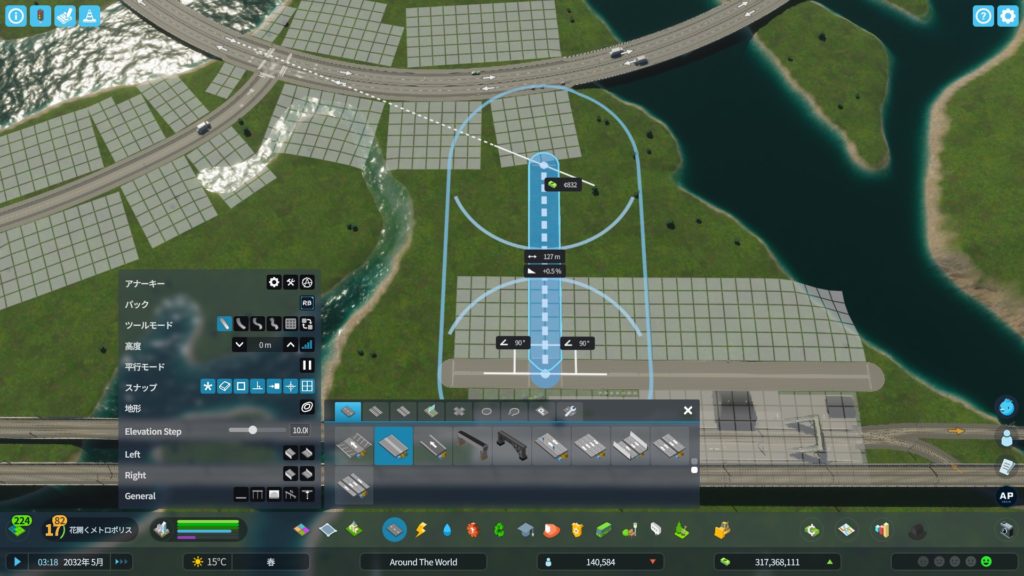This screenshot has width=1024, height=576.
Task: Toggle the parallel mode button
Action: pyautogui.click(x=307, y=366)
